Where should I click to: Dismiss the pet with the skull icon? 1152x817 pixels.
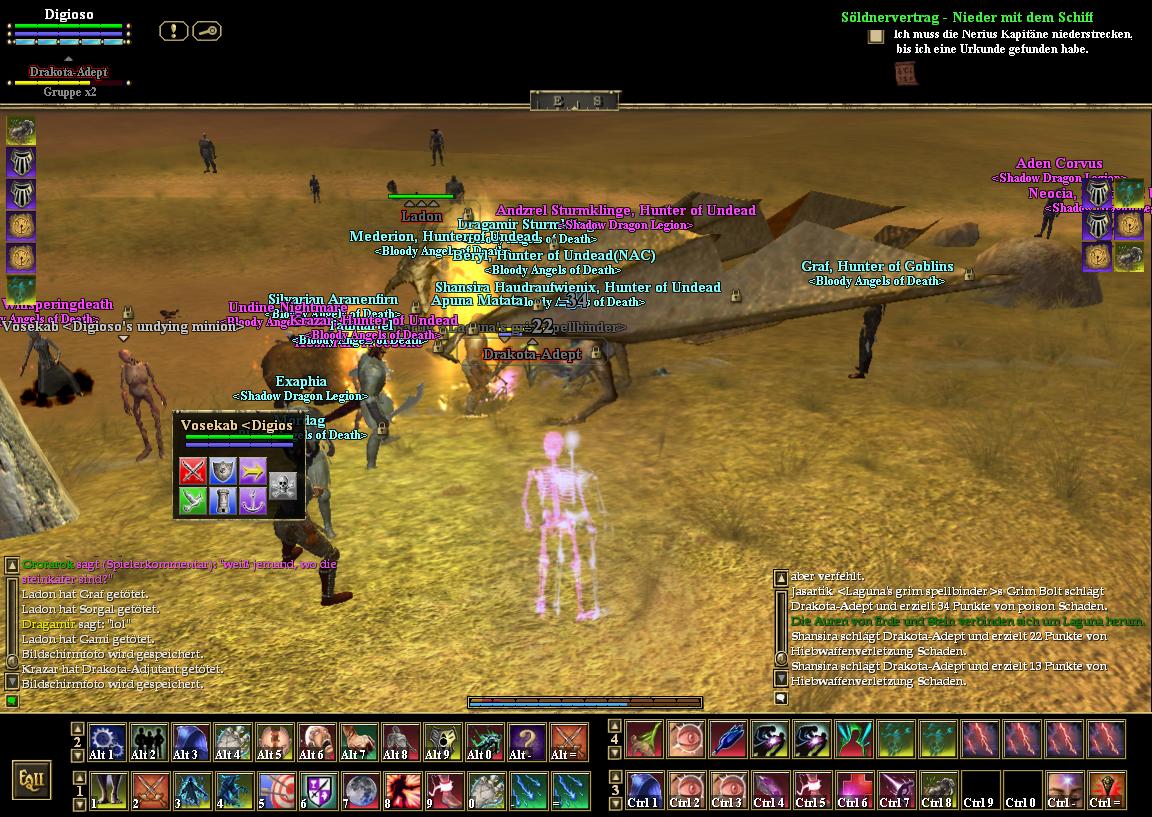tap(284, 486)
